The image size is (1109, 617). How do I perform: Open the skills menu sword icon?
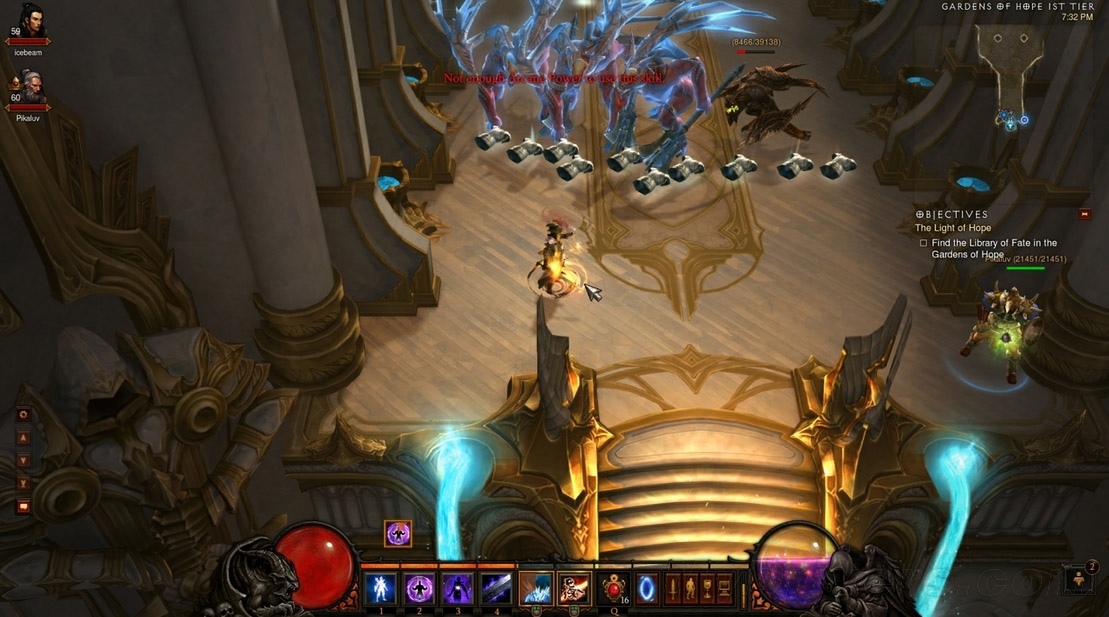point(673,587)
